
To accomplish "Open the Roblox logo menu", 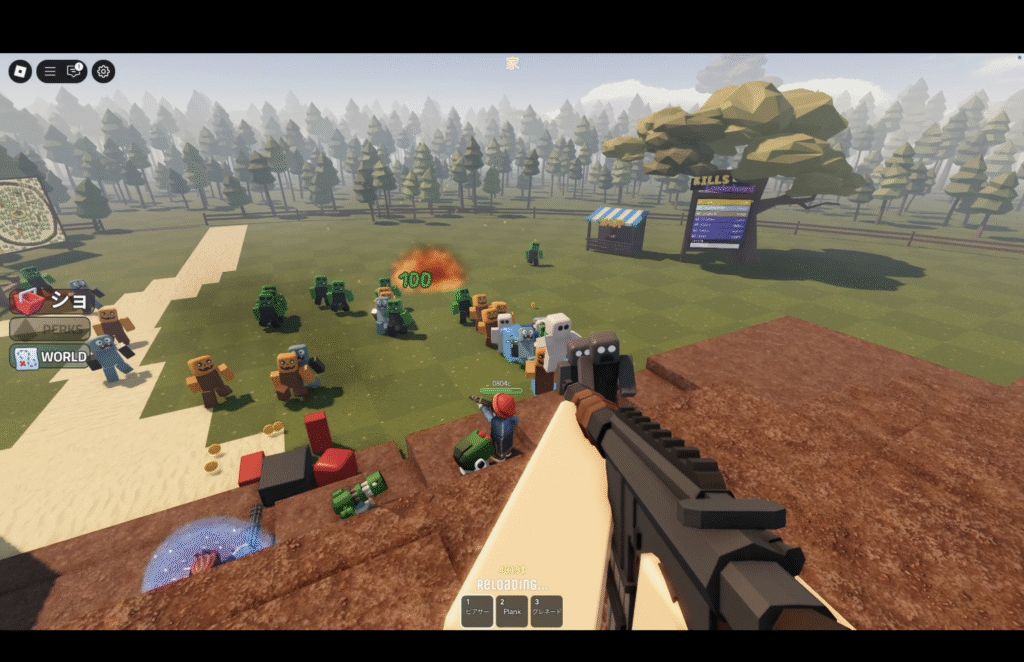I will (20, 71).
